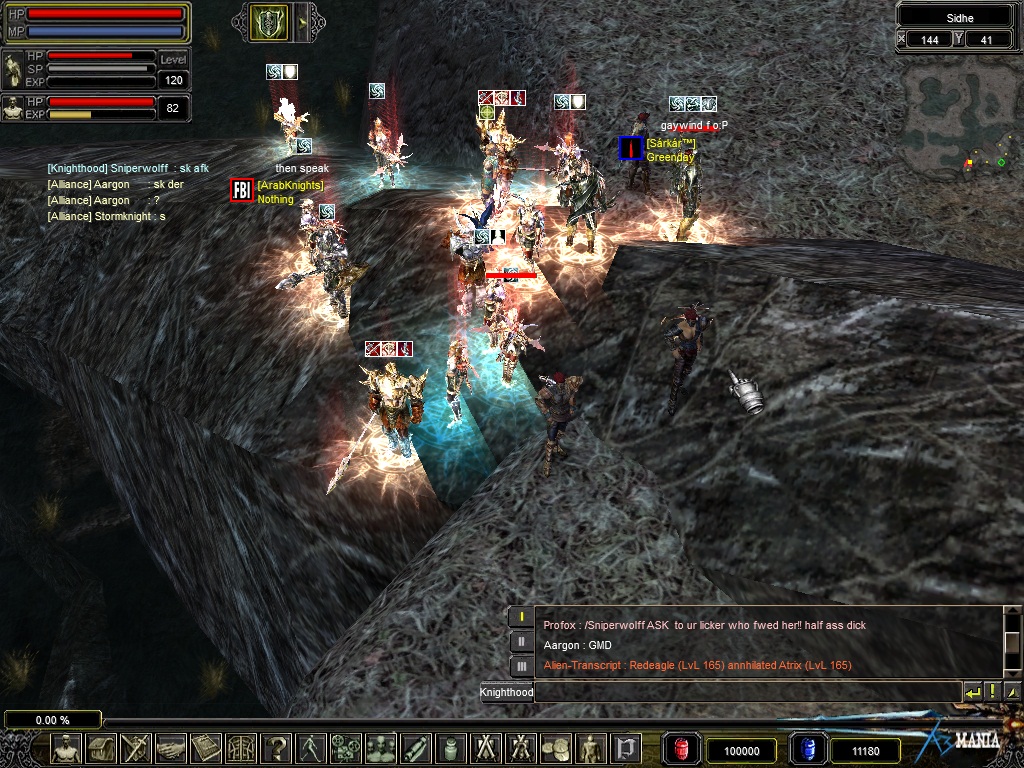
Task: Send chat with the enter arrow button
Action: click(972, 691)
